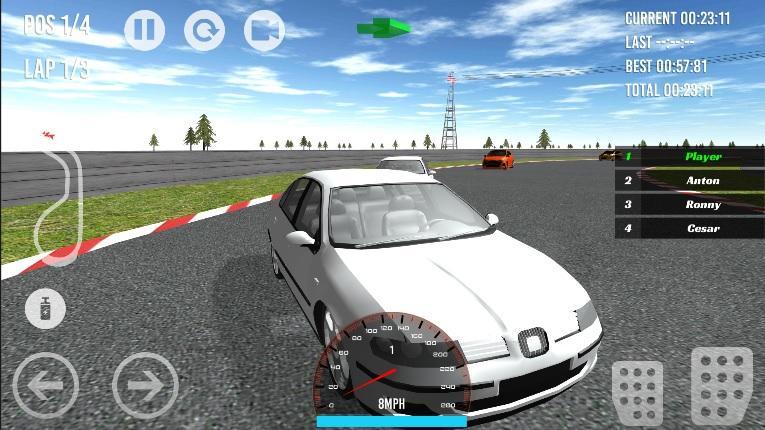Pick Cesar in the standings list

click(690, 229)
